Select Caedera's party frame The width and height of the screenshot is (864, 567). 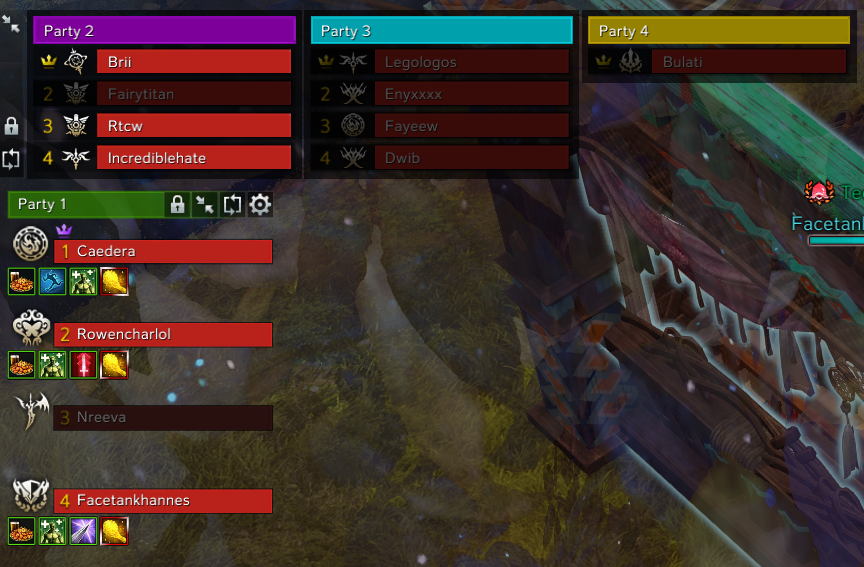(163, 252)
